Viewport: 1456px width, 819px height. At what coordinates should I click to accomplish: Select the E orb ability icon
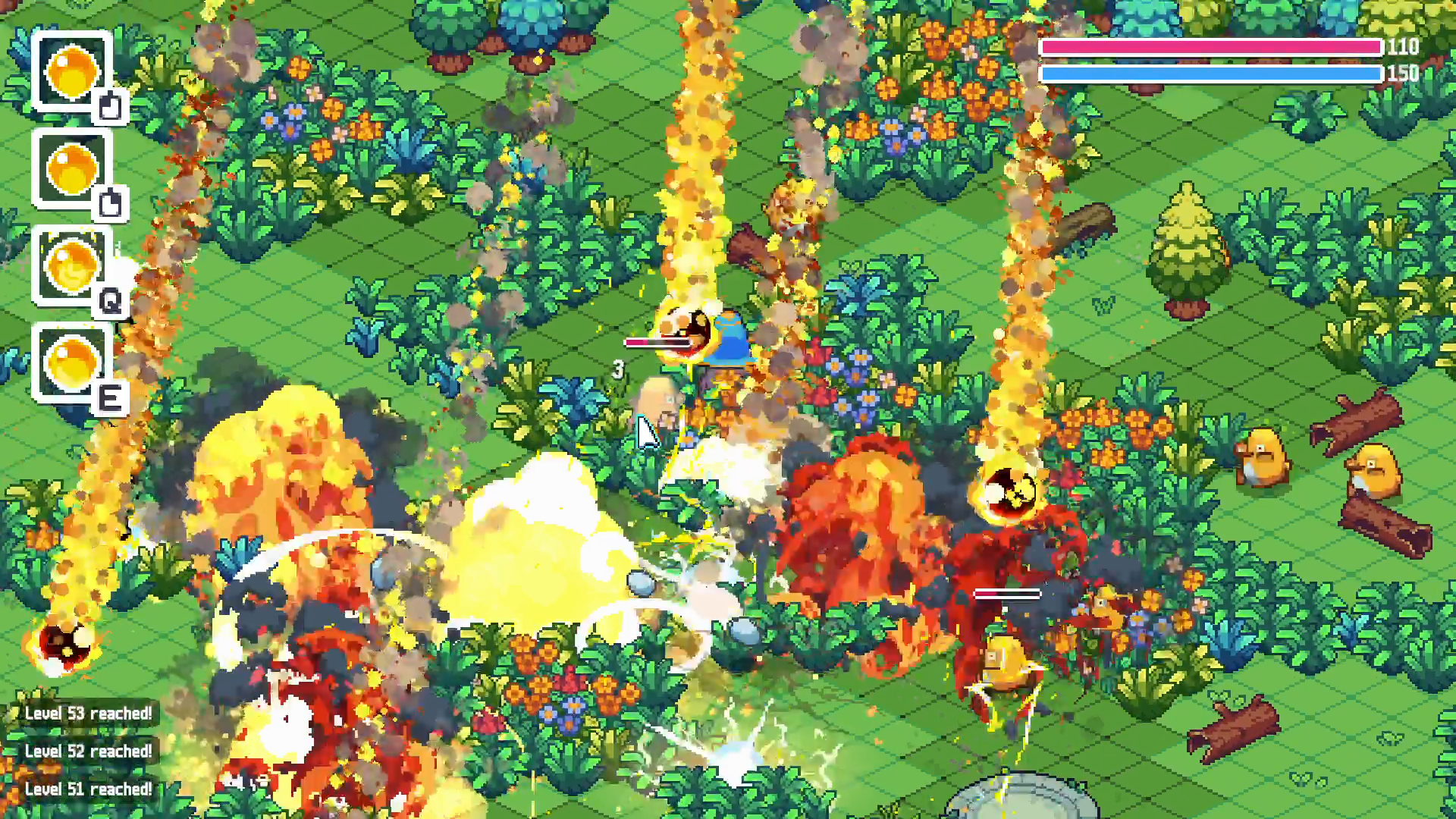(72, 362)
